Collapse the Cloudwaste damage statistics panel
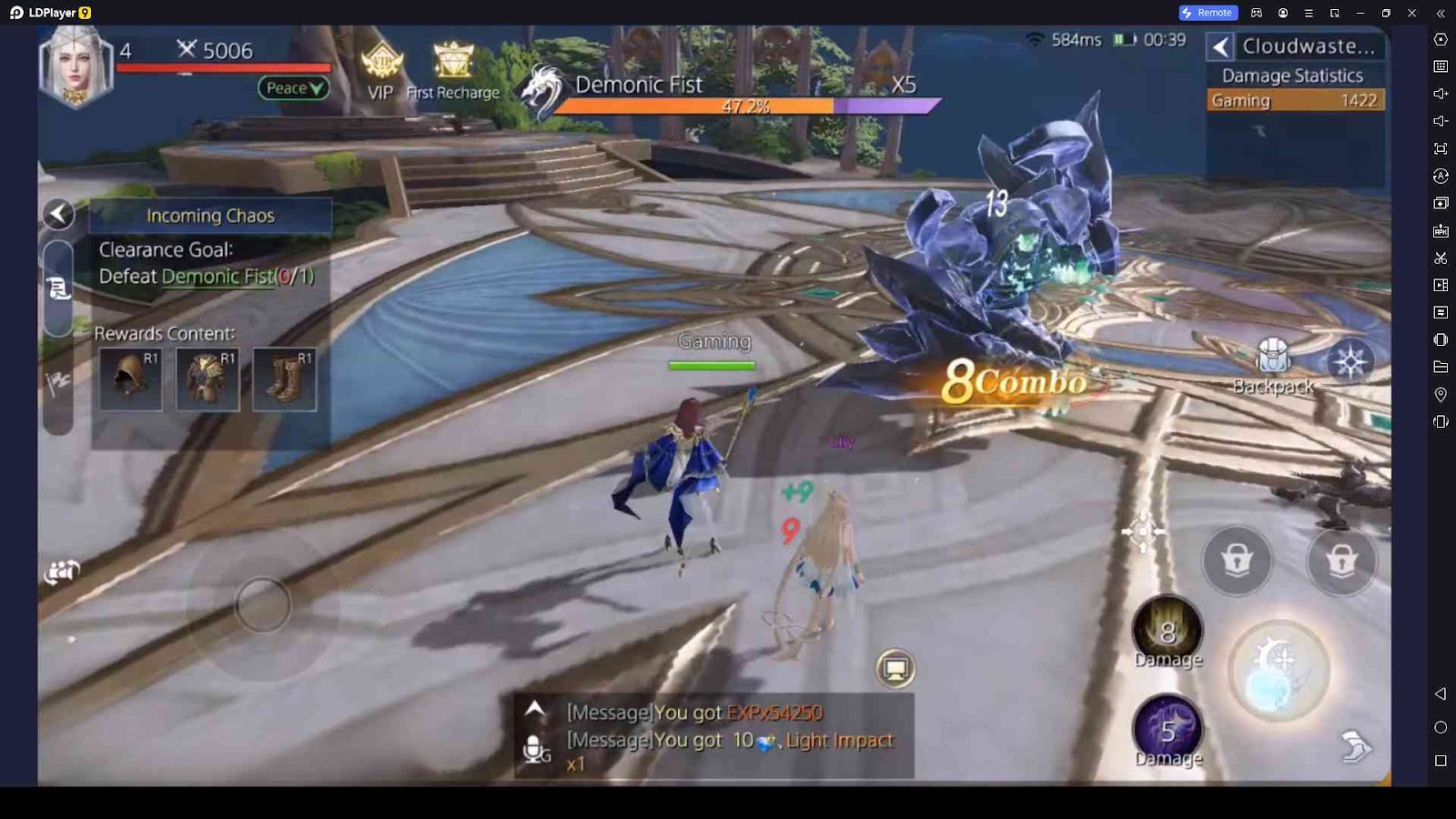 pos(1220,46)
